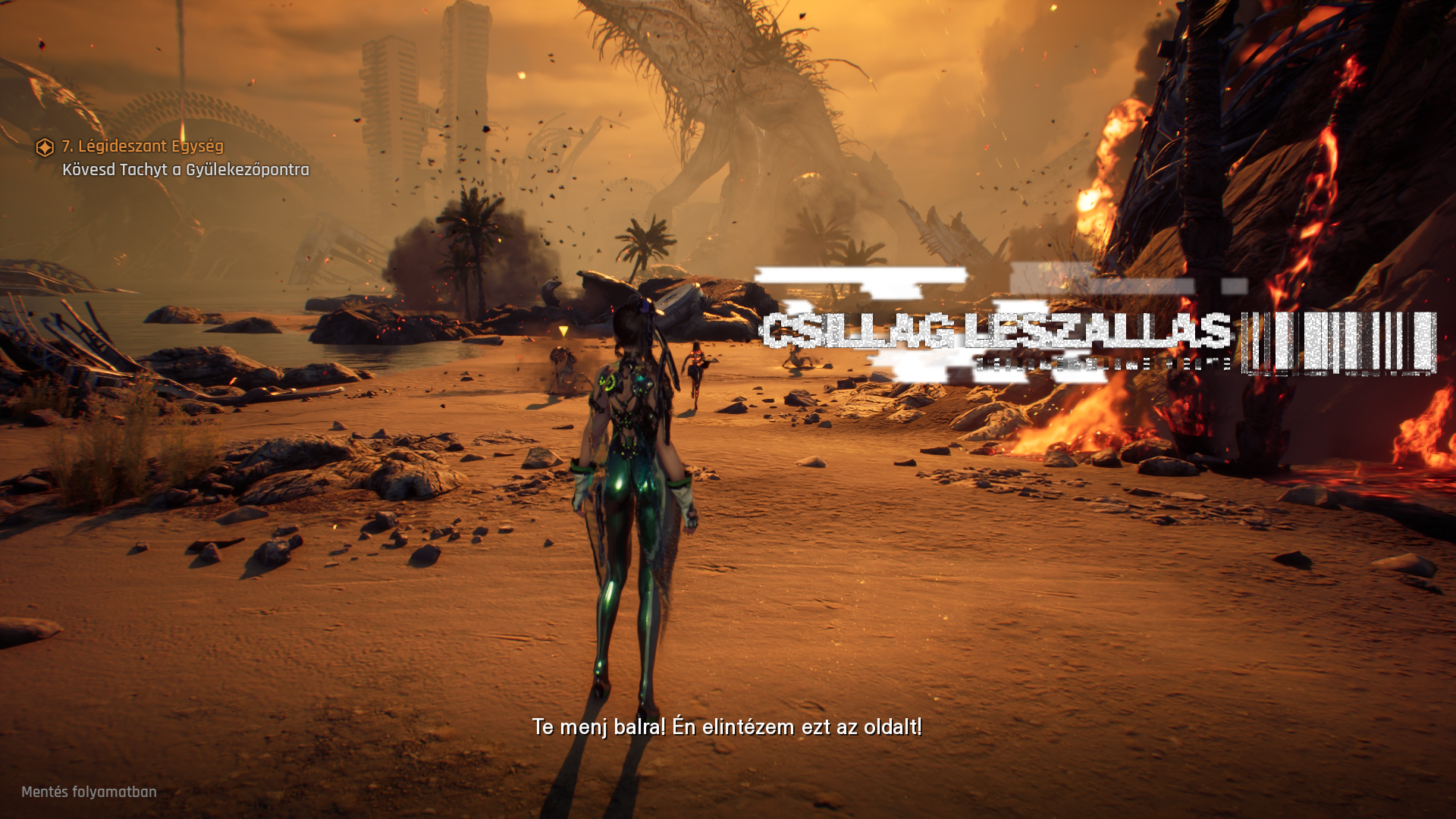This screenshot has width=1456, height=819.
Task: Click the quest objective hexagon icon
Action: (x=45, y=147)
